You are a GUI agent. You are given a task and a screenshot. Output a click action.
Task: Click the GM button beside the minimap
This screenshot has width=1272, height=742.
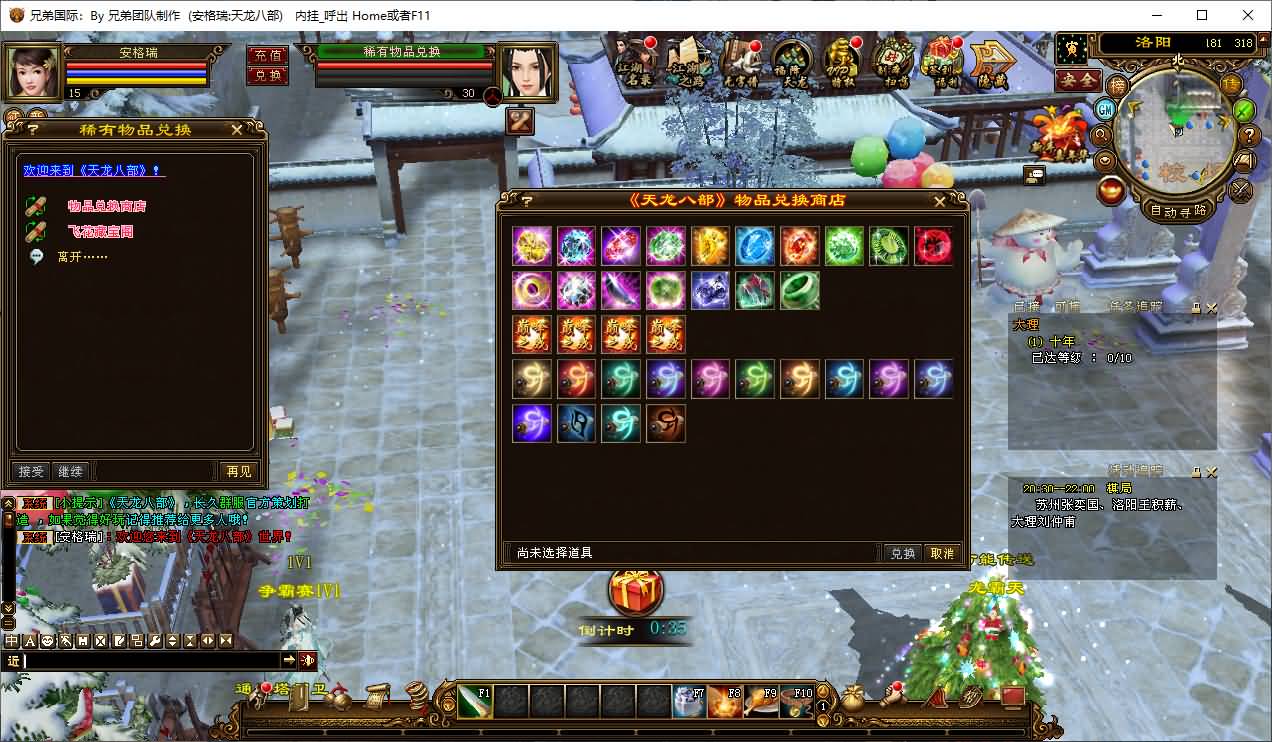pos(1105,108)
